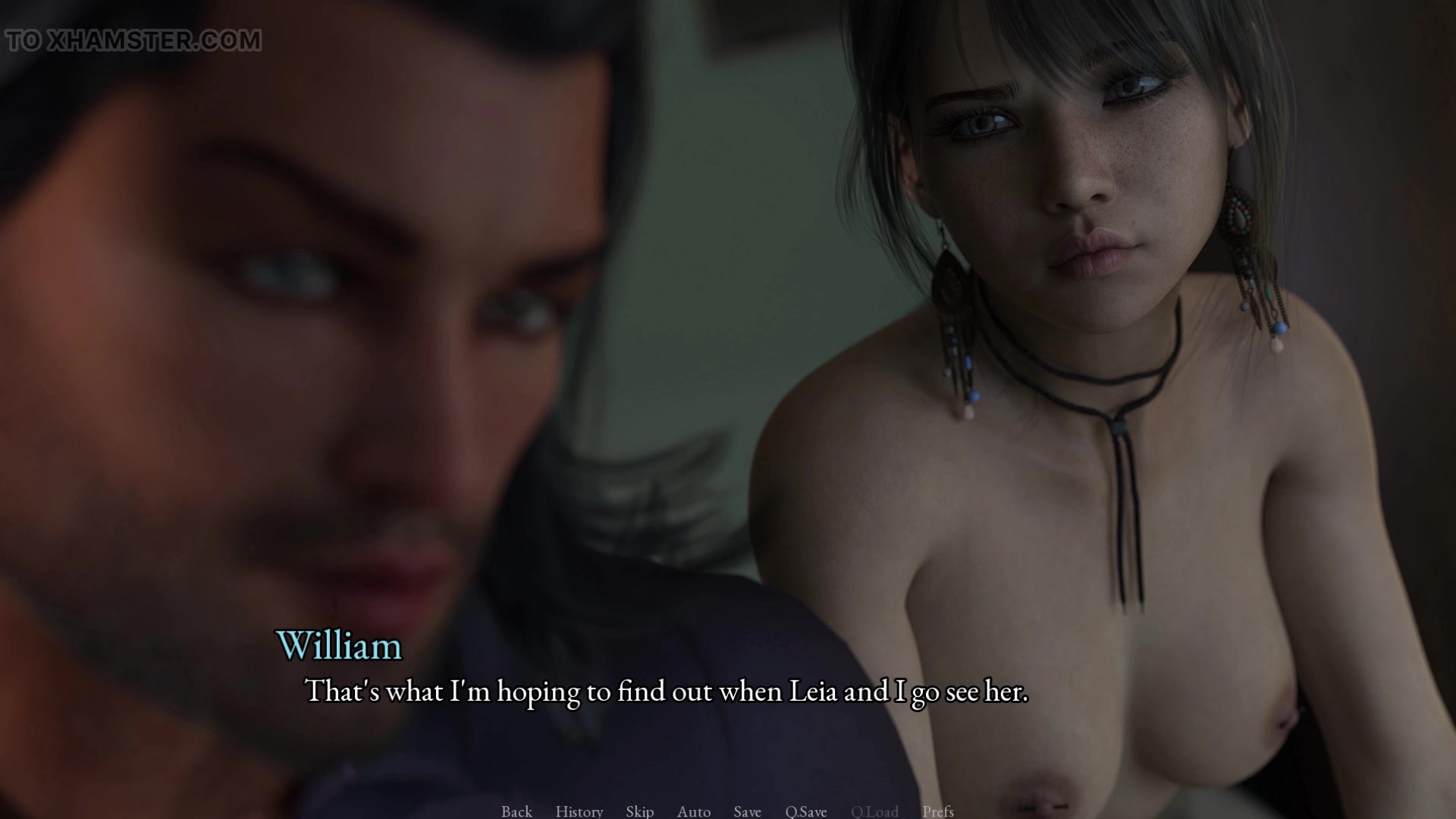1456x819 pixels.
Task: Click the Skip label in the quick menu
Action: 639,811
